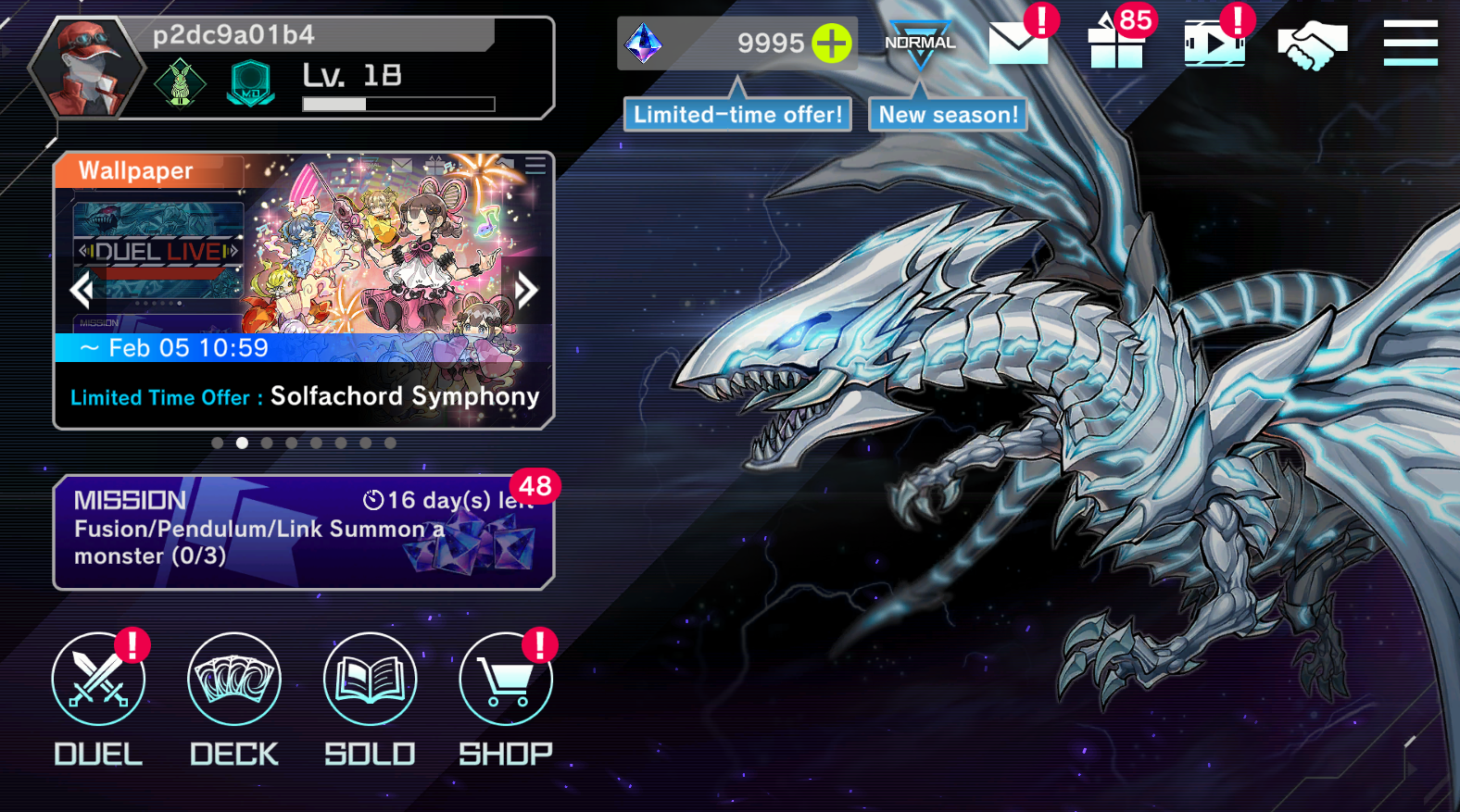Open the friends handshake icon
1460x812 pixels.
[1312, 44]
